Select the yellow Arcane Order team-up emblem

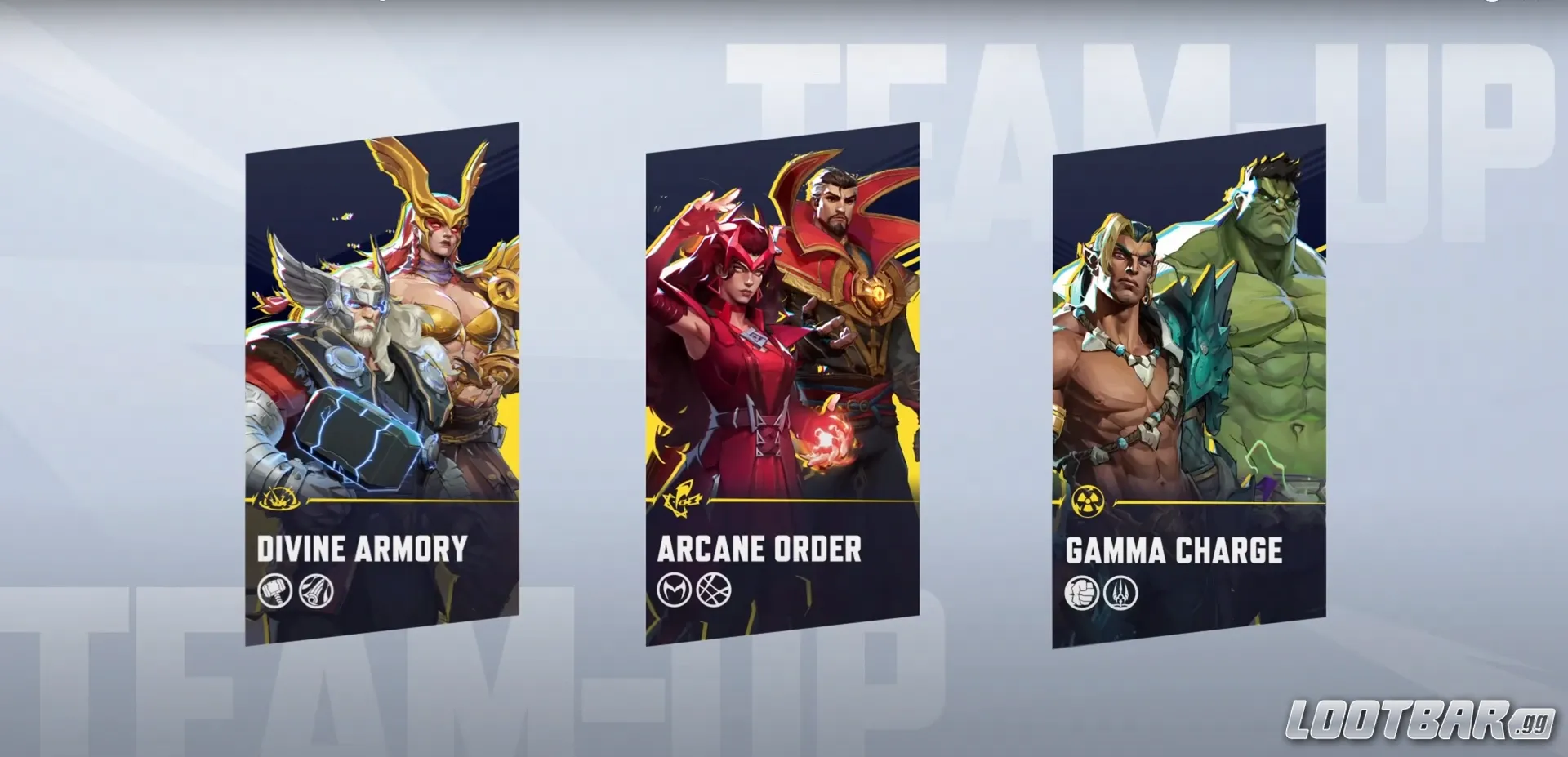click(x=683, y=500)
